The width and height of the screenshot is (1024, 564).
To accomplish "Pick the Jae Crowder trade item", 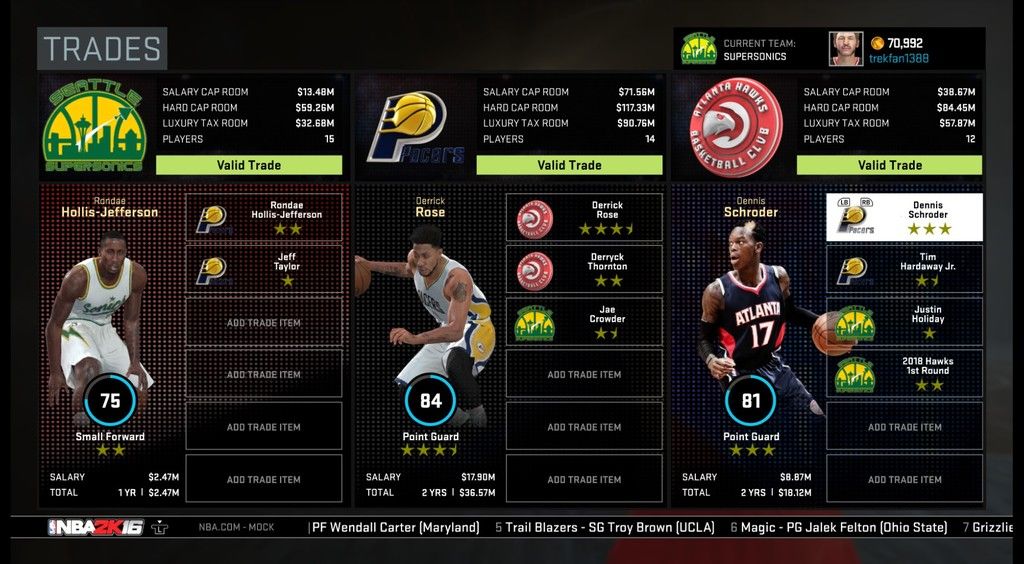I will tap(584, 322).
